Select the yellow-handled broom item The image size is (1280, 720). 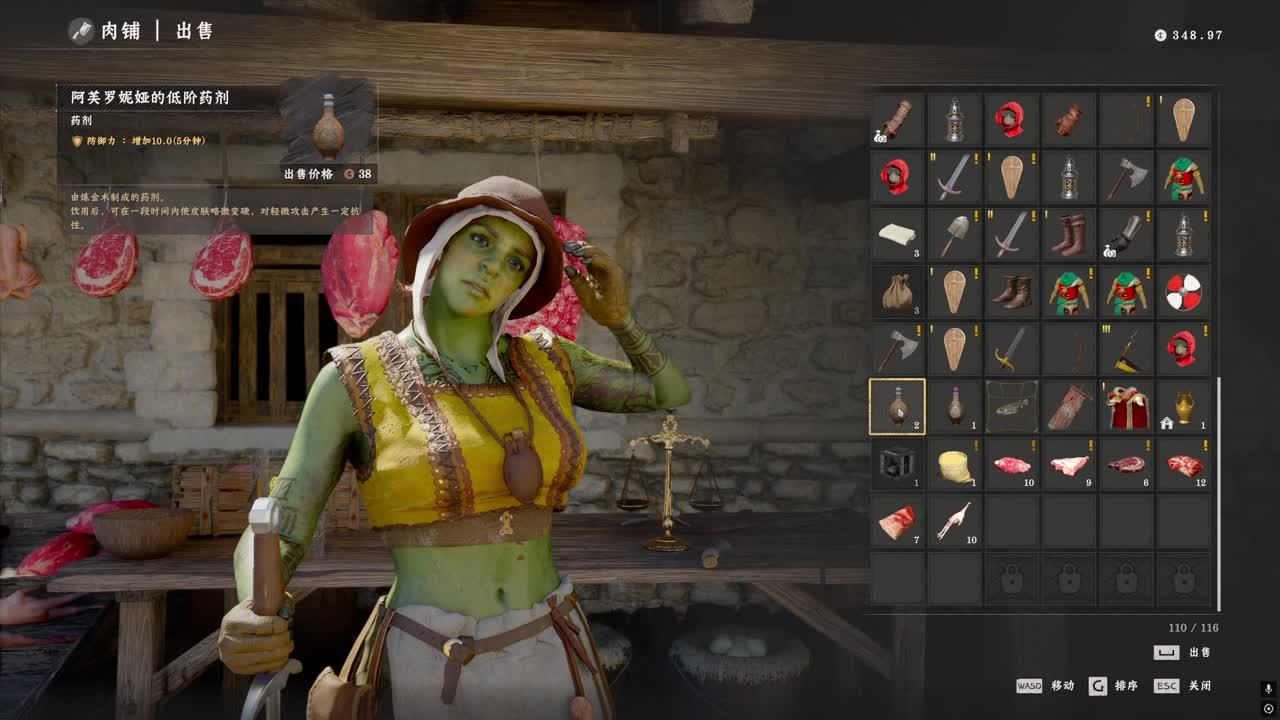click(x=1127, y=349)
